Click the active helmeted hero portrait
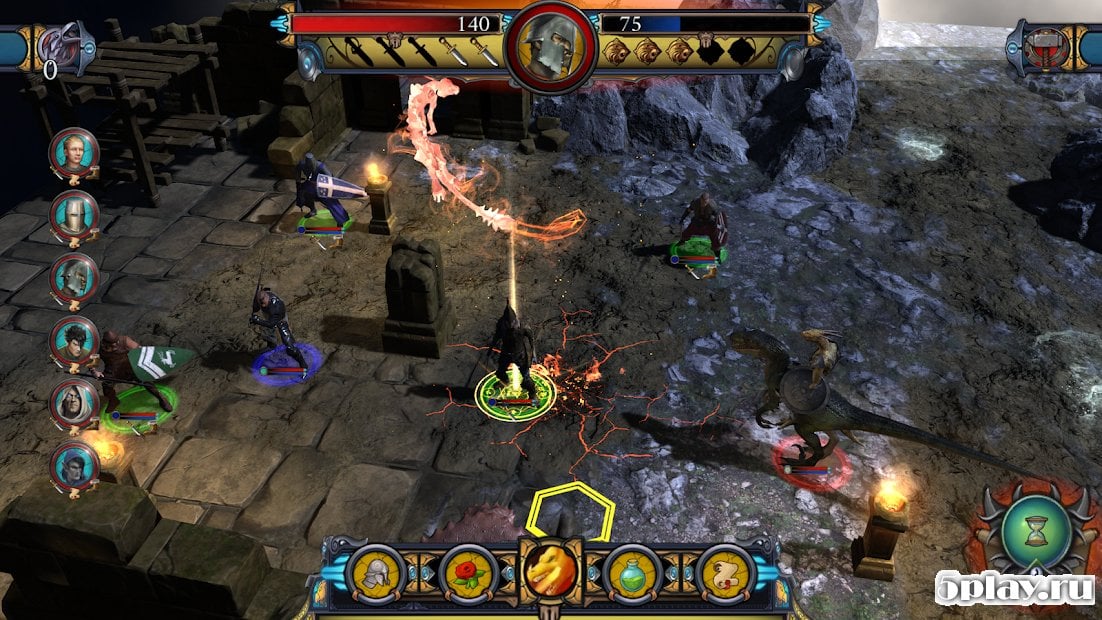The image size is (1102, 620). [x=550, y=47]
